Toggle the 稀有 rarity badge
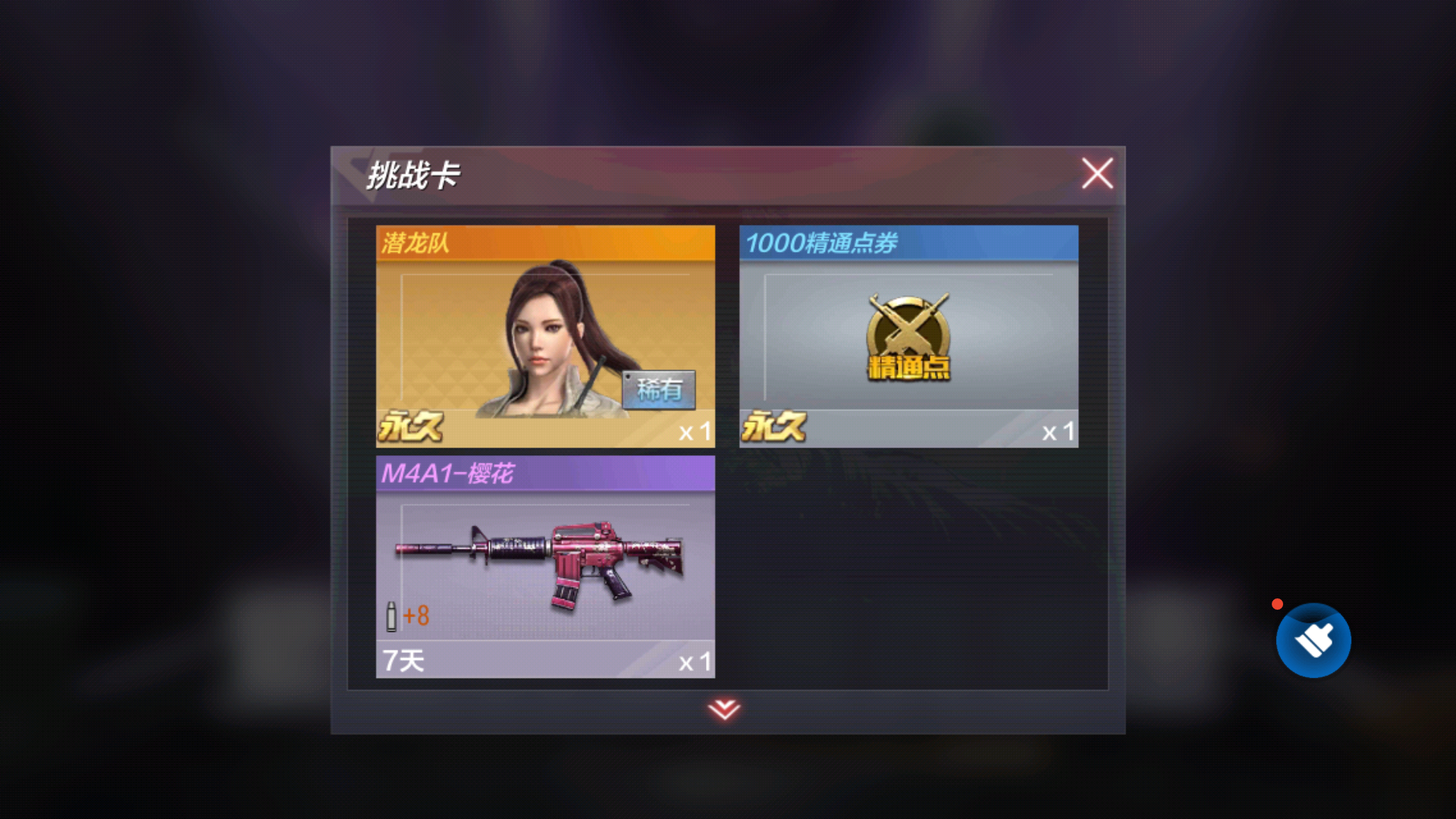The height and width of the screenshot is (819, 1456). pyautogui.click(x=658, y=389)
